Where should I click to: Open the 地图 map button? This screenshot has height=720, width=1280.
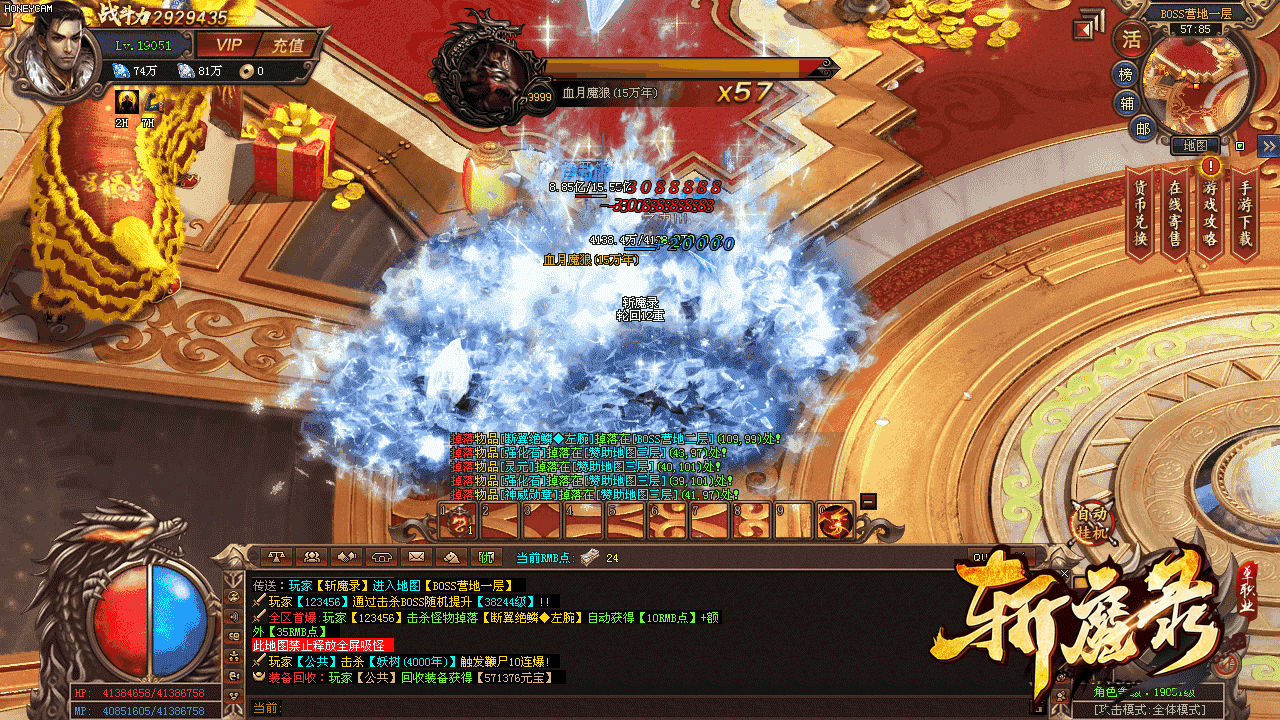pyautogui.click(x=1195, y=146)
